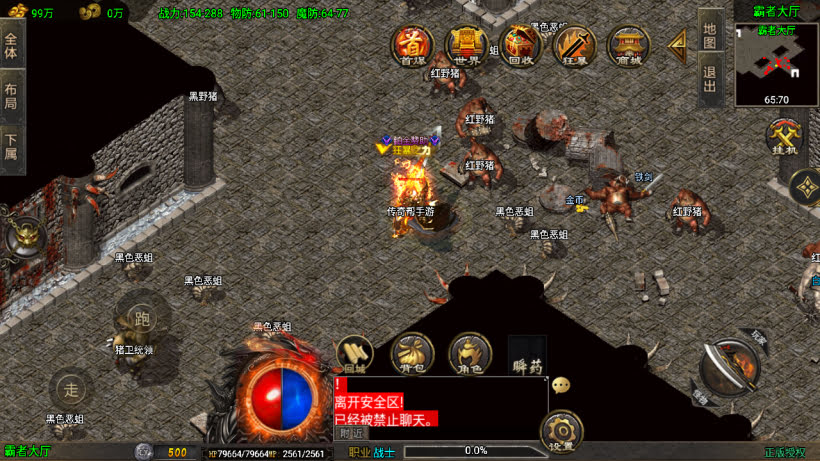Open the 世界 world menu icon
820x461 pixels.
coord(467,45)
